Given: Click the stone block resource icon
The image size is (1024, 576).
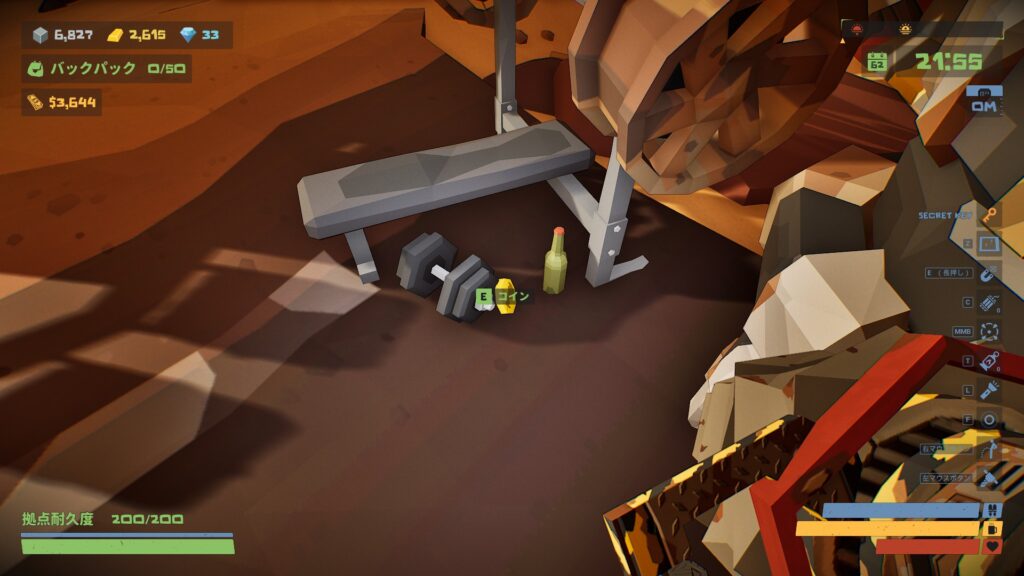Looking at the screenshot, I should 40,35.
